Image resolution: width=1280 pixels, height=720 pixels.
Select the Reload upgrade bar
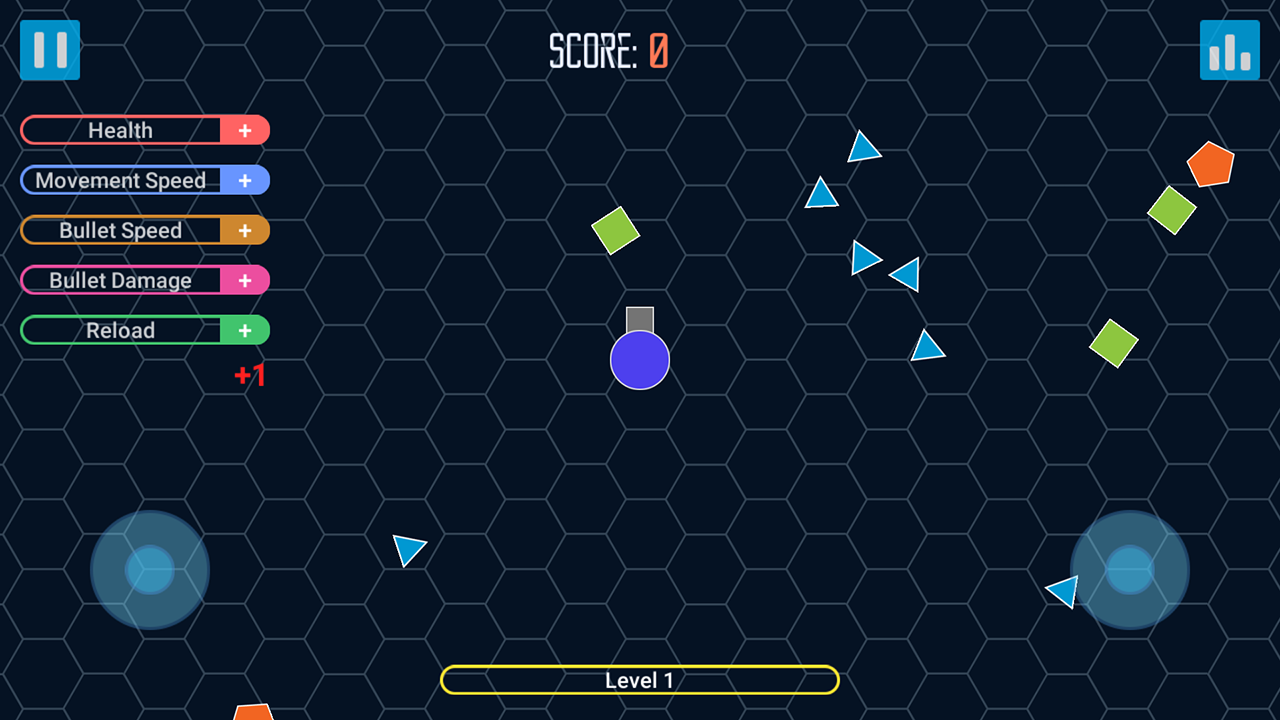pos(120,330)
